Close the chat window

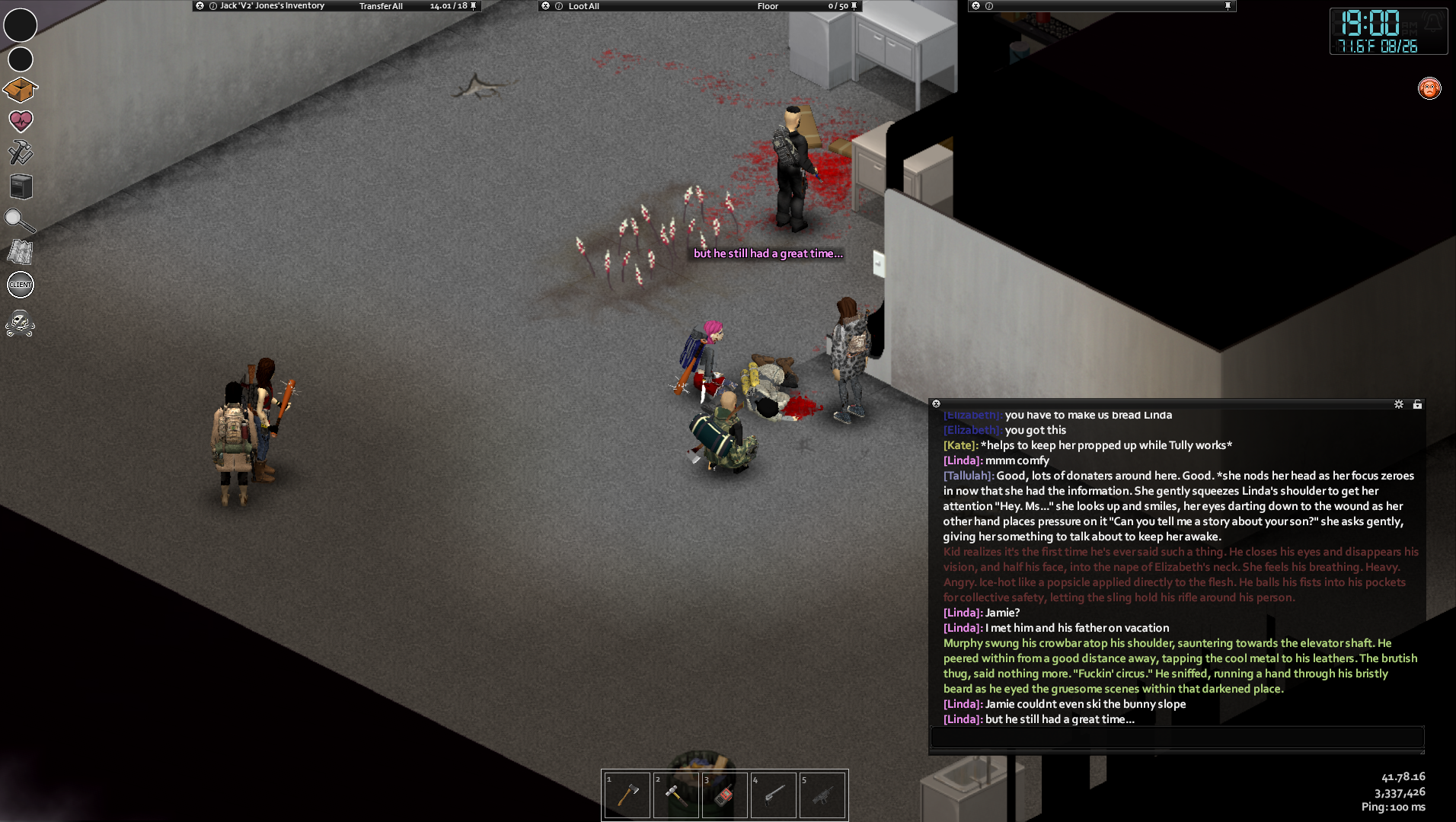(x=937, y=404)
